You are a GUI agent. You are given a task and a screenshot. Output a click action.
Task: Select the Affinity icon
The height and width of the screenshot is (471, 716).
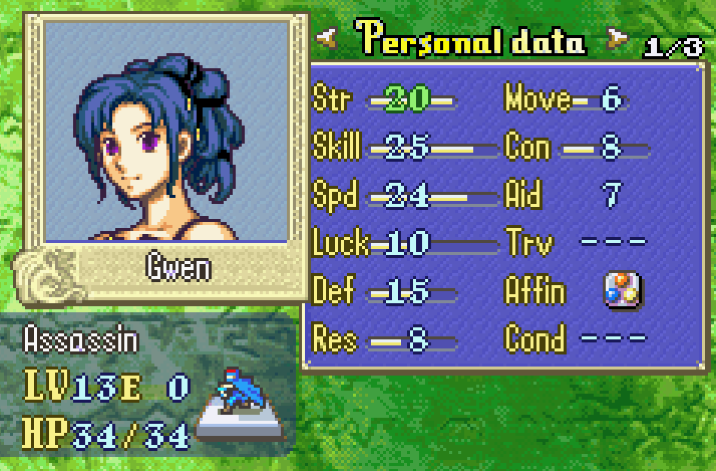click(x=621, y=291)
